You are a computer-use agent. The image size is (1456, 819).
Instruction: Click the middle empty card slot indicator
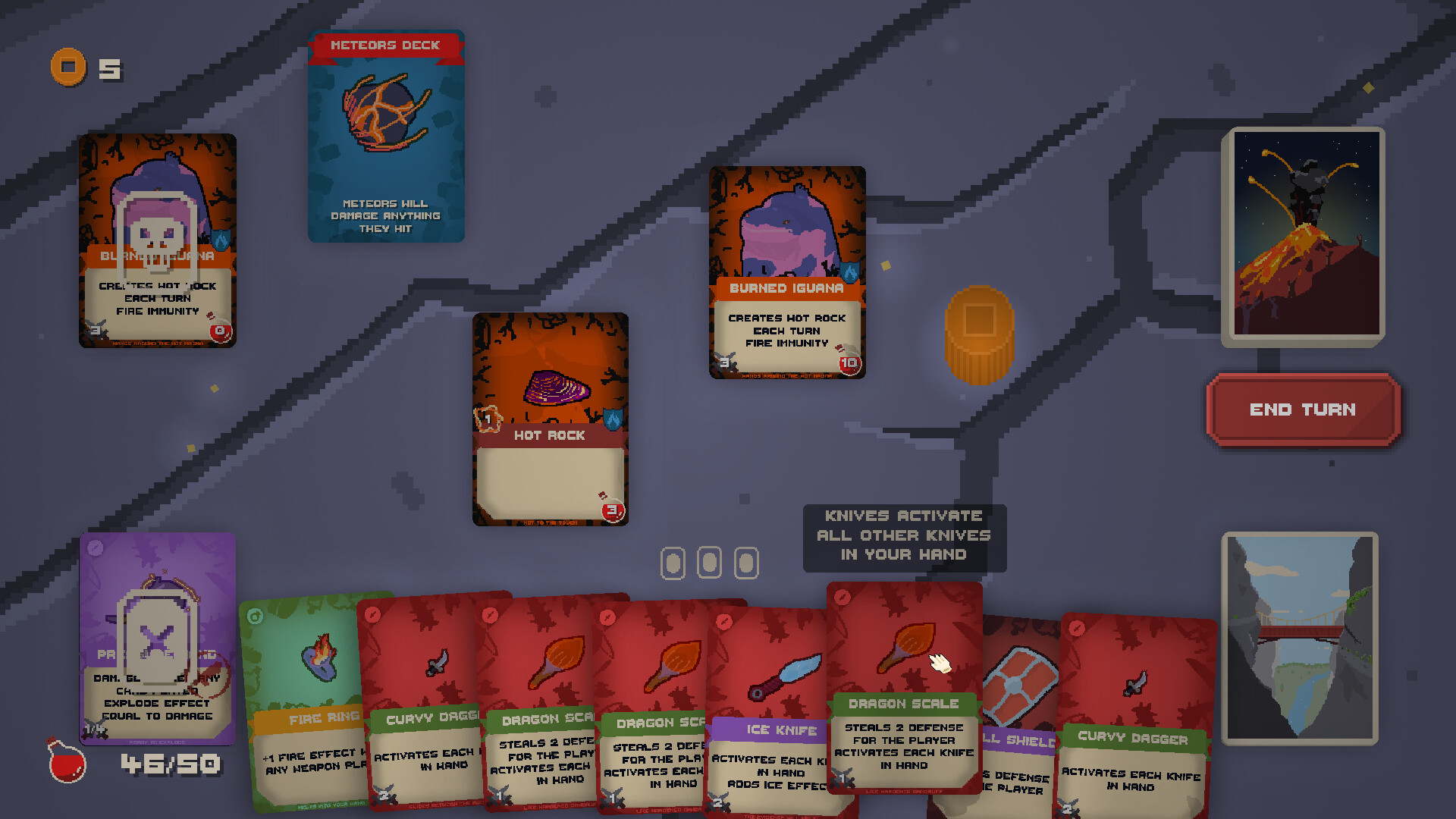coord(709,563)
